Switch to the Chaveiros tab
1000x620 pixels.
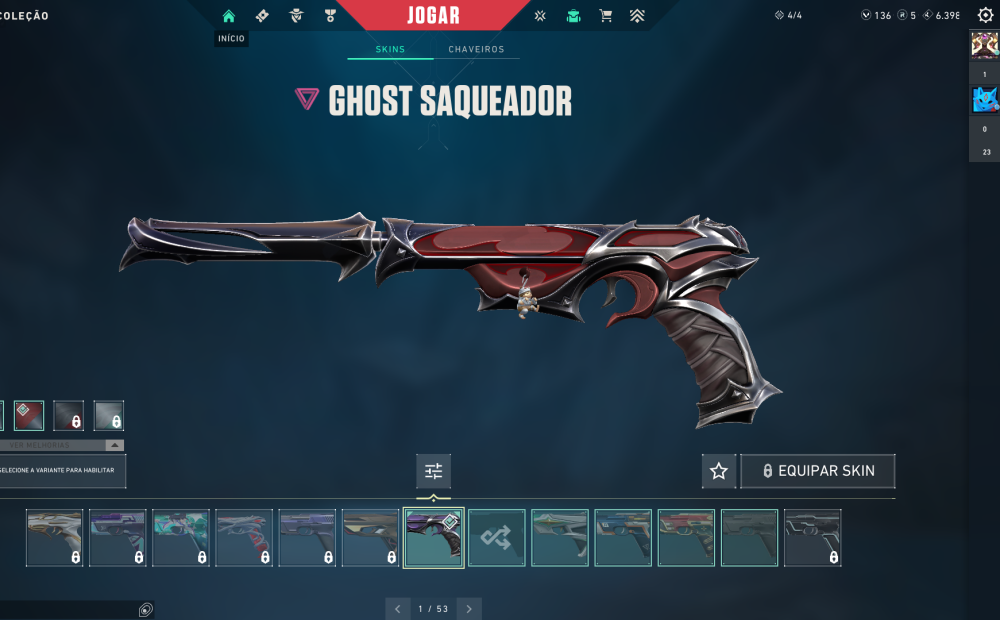476,49
